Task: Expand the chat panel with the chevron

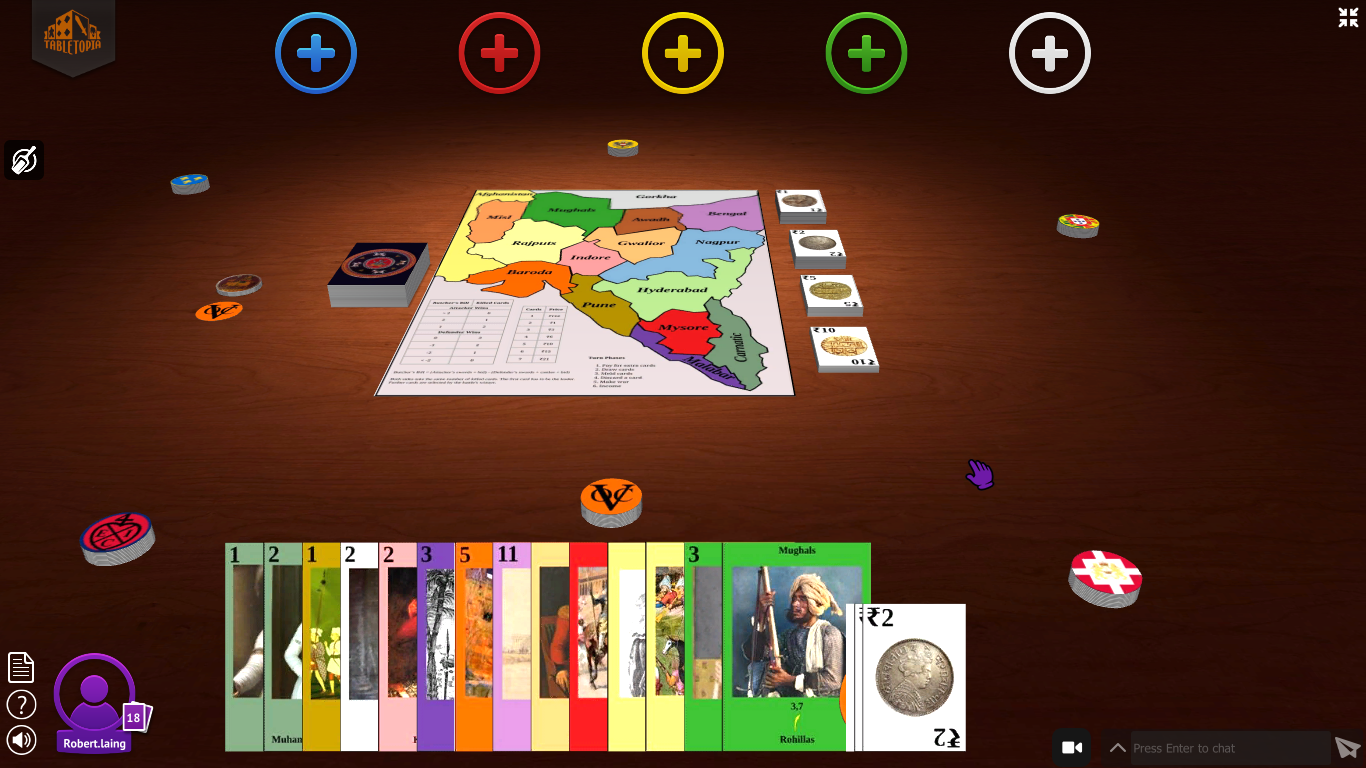Action: pos(1117,747)
